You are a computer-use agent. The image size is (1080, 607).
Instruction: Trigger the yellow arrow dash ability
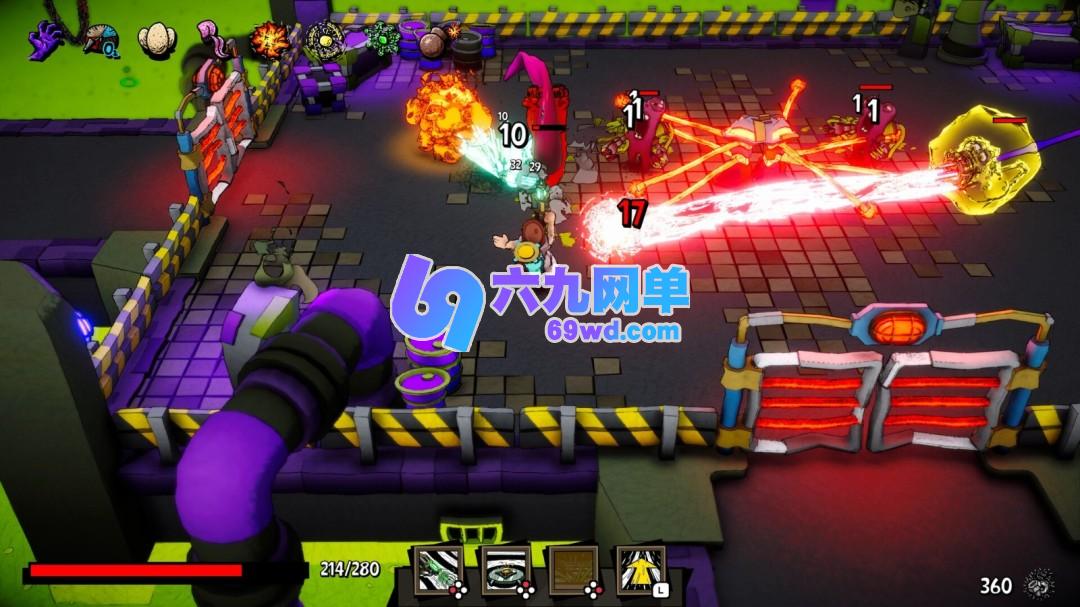pyautogui.click(x=640, y=570)
